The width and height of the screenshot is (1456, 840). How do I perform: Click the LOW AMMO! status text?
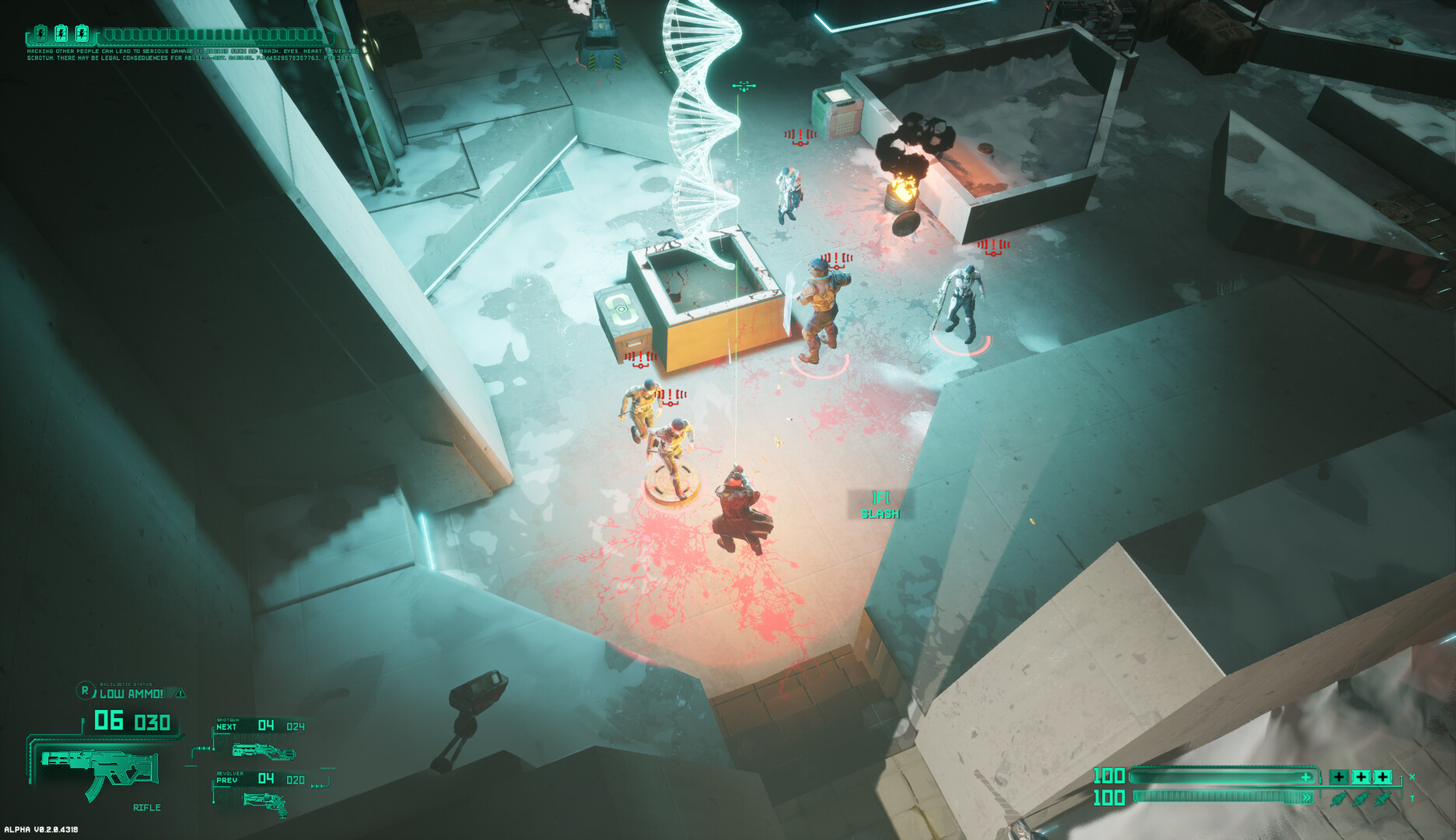click(131, 694)
